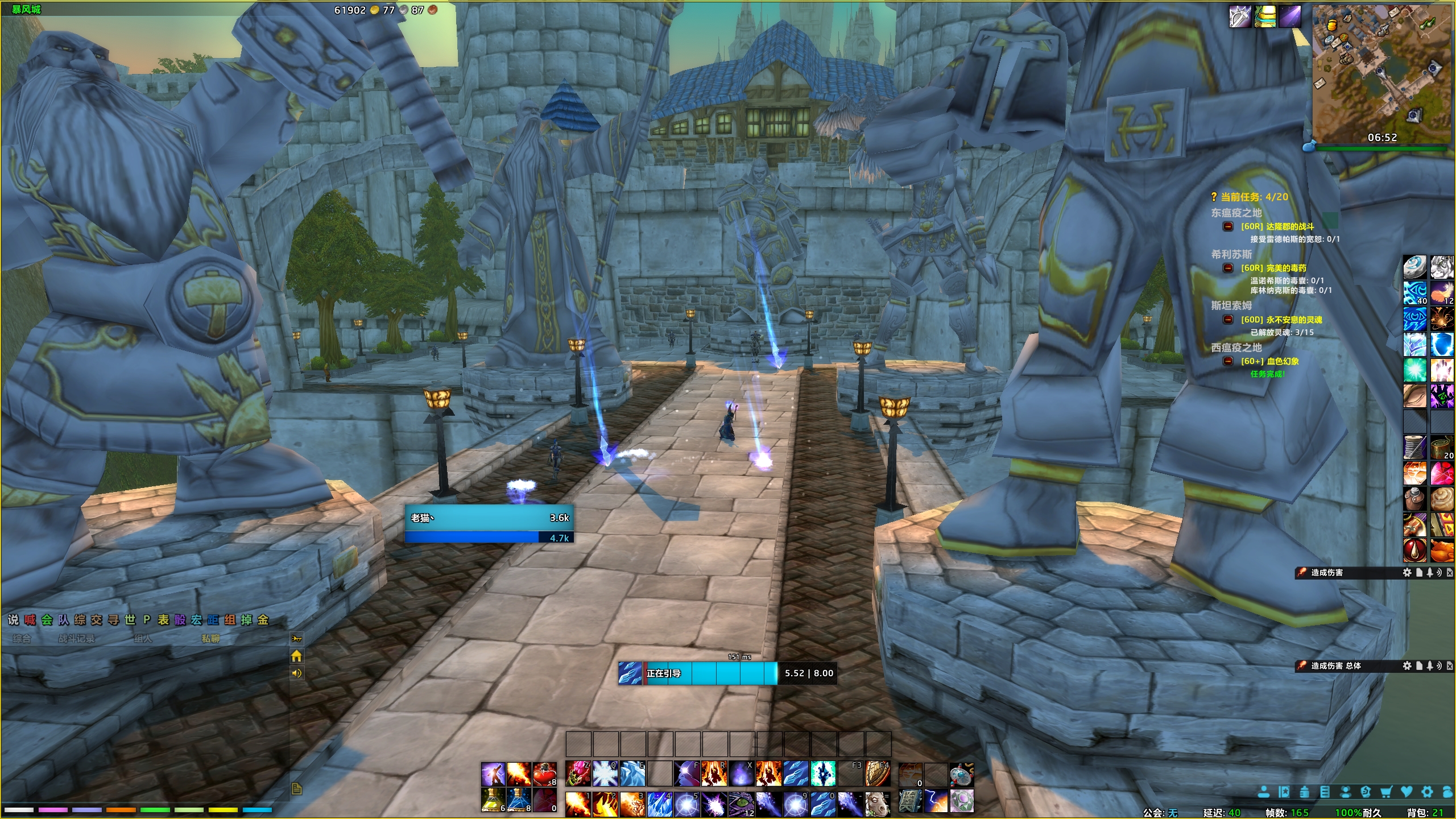Open the 综合 chat tab

(22, 639)
